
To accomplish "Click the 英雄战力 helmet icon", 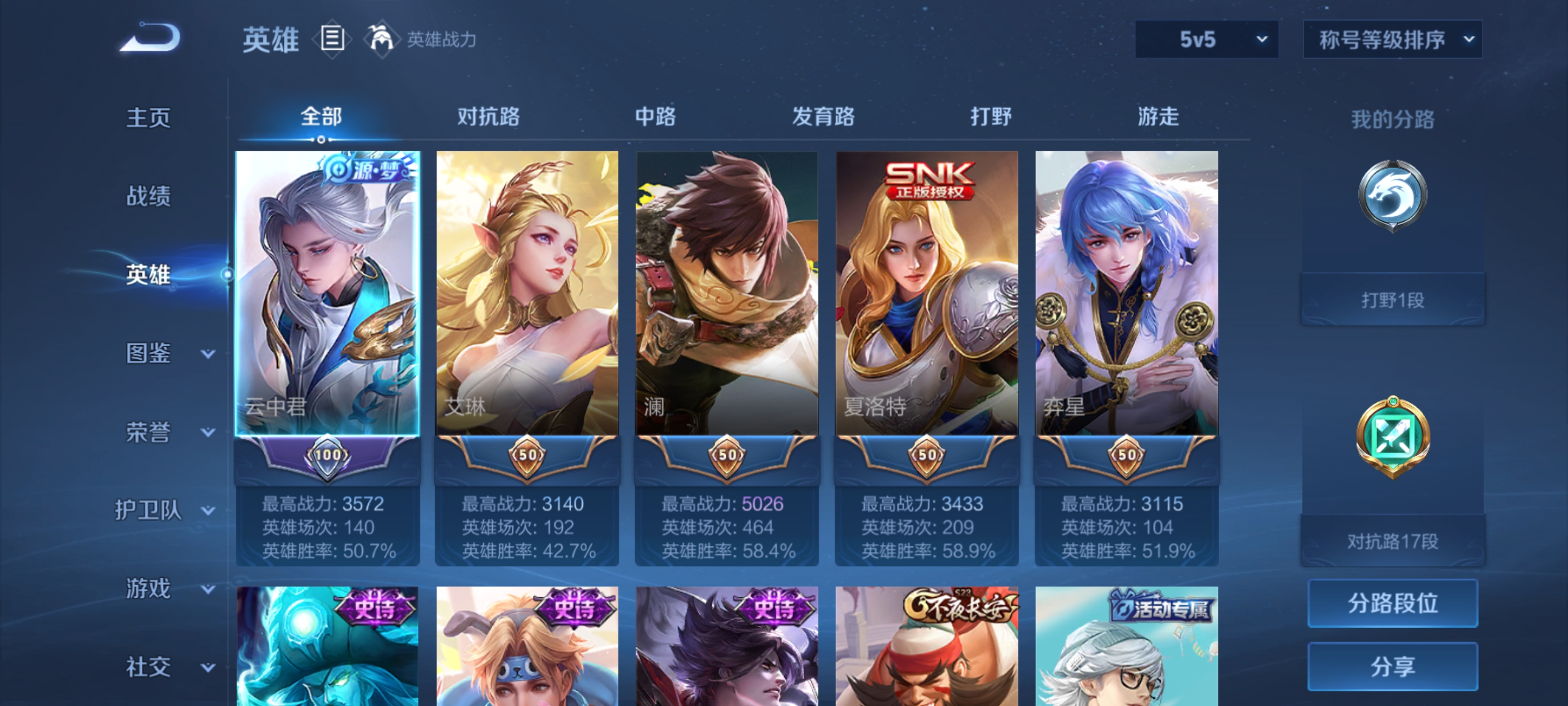I will (384, 38).
